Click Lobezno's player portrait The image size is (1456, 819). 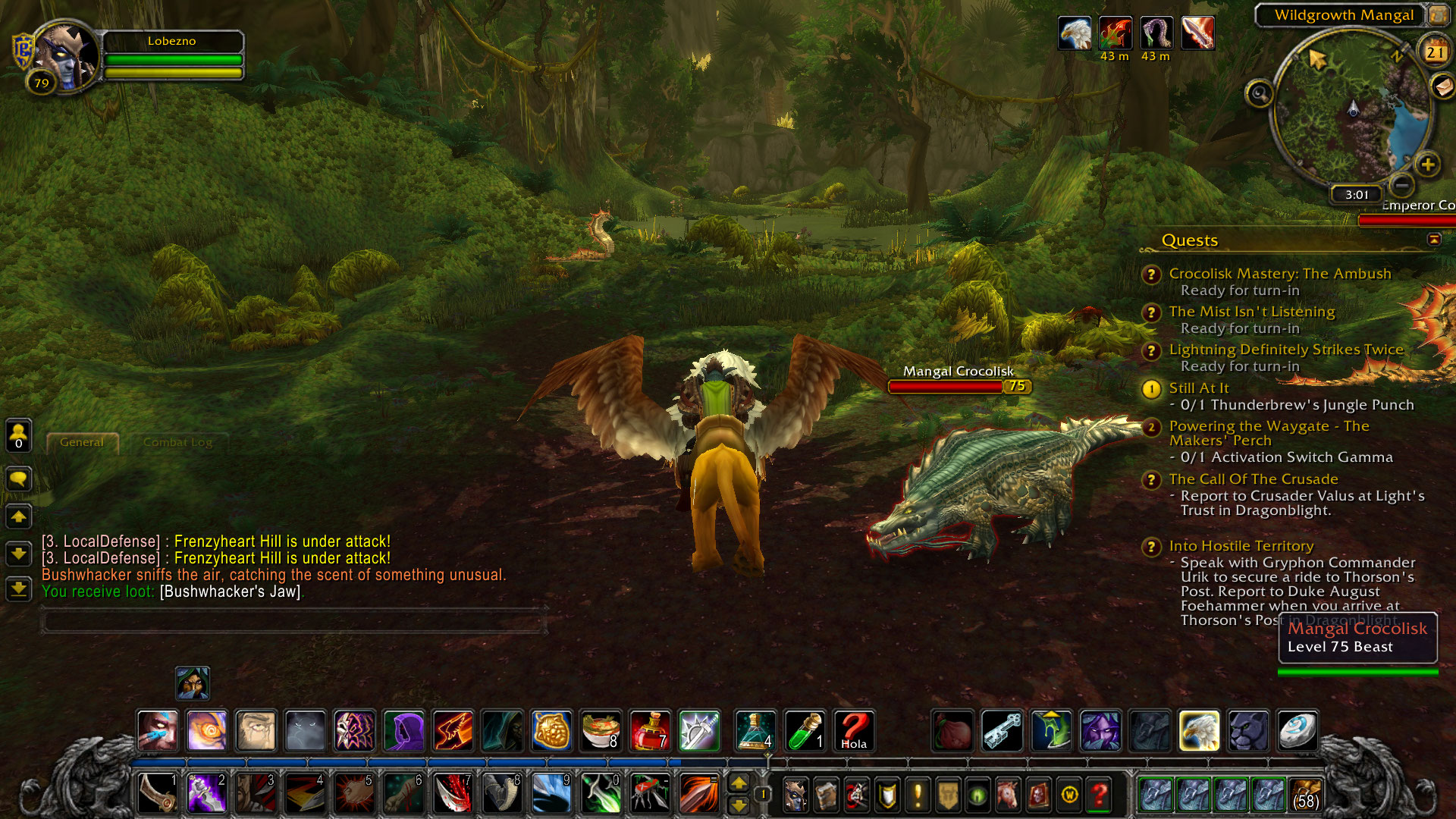[67, 57]
